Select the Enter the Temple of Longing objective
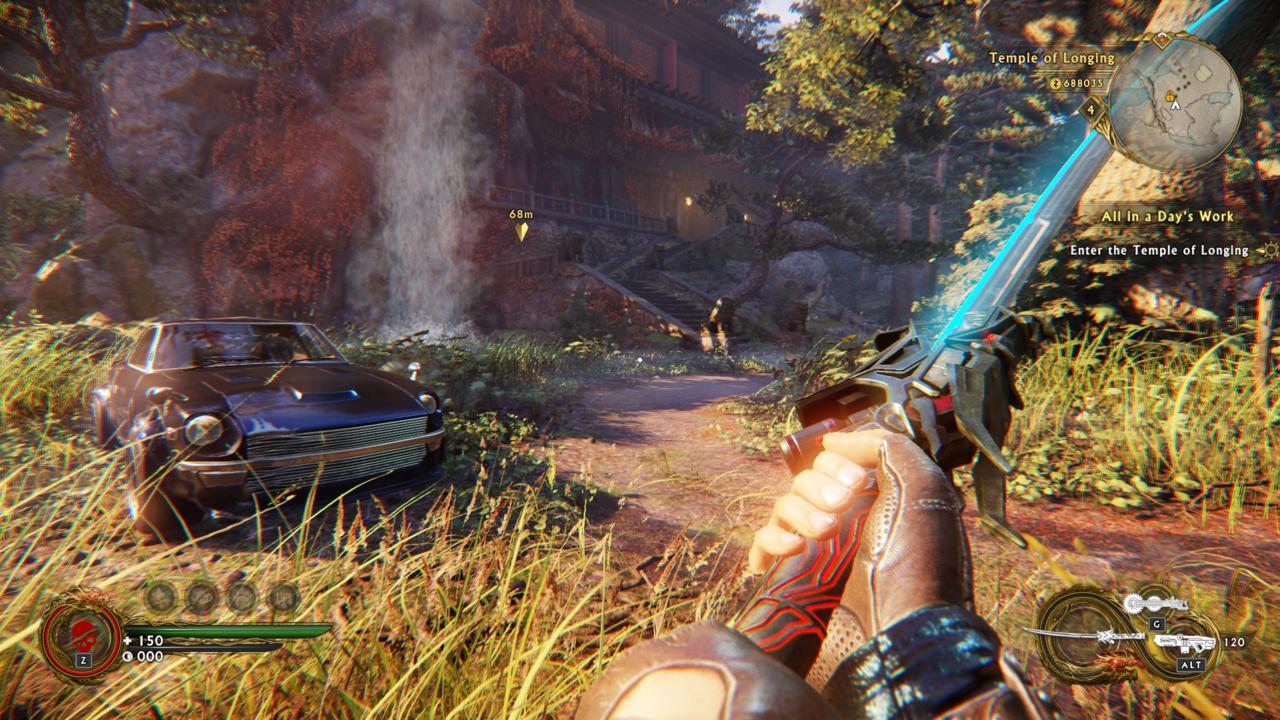 (x=1158, y=250)
